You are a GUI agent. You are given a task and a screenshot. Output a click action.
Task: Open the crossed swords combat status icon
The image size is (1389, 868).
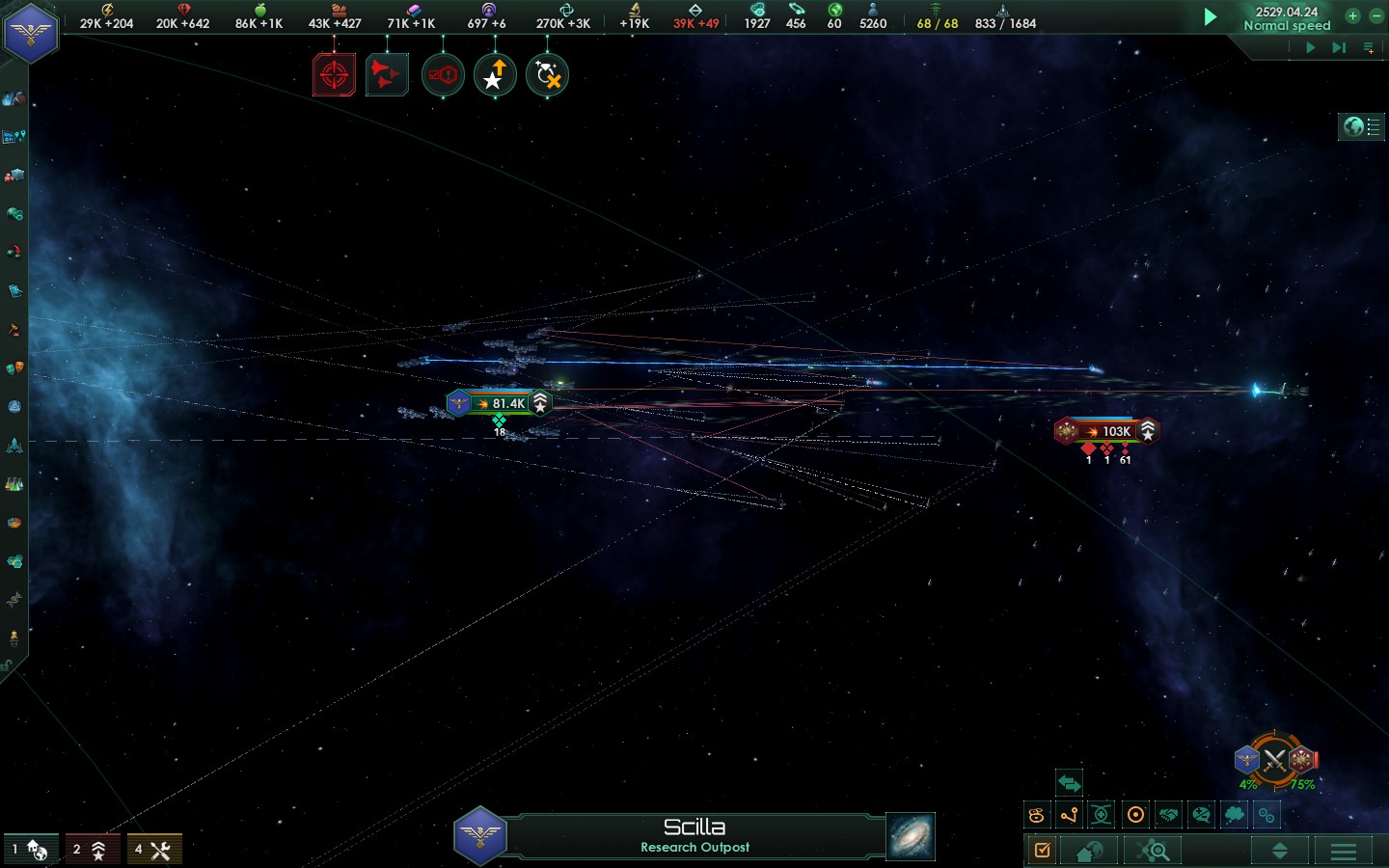tap(1275, 761)
